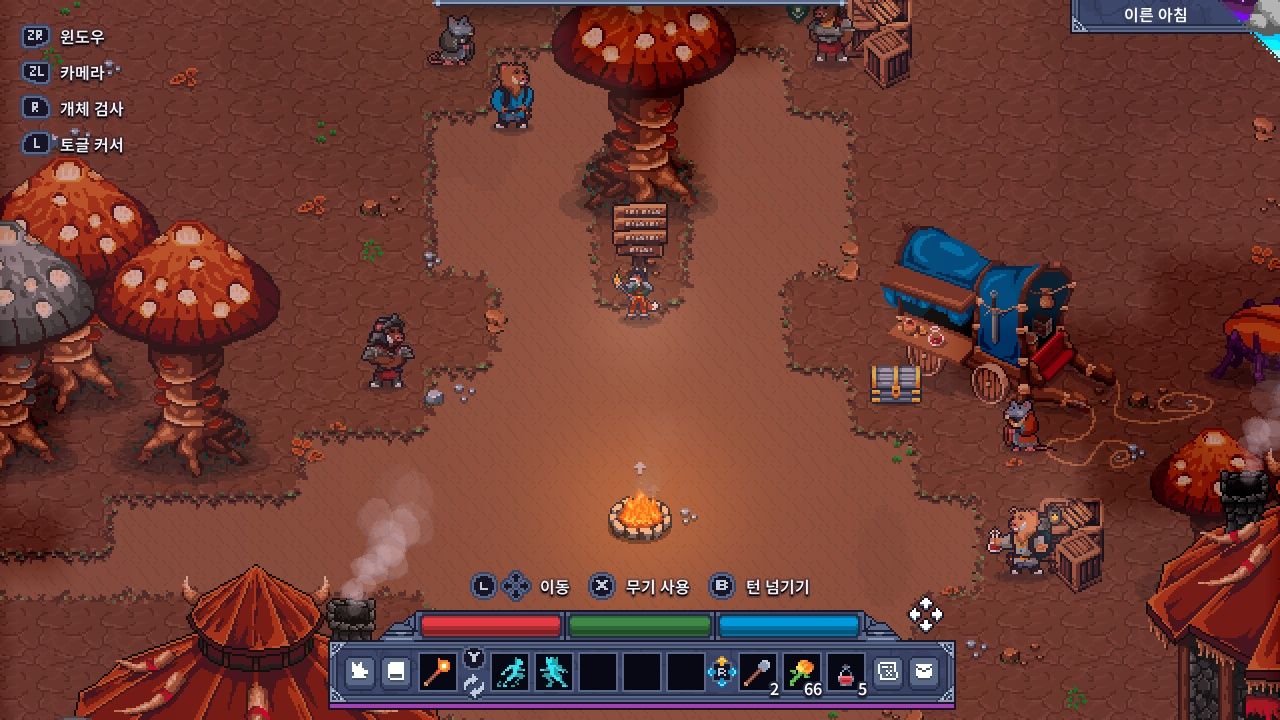Use the red potion slot
The height and width of the screenshot is (720, 1280).
(x=846, y=672)
